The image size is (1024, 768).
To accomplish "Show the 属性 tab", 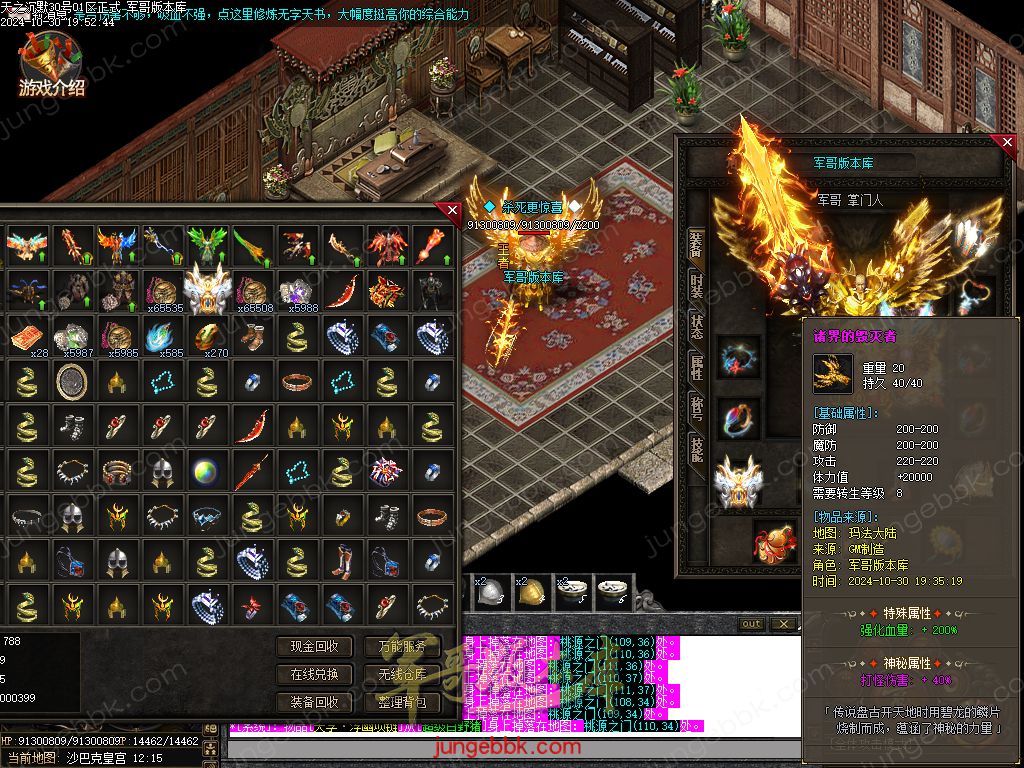I will (697, 368).
